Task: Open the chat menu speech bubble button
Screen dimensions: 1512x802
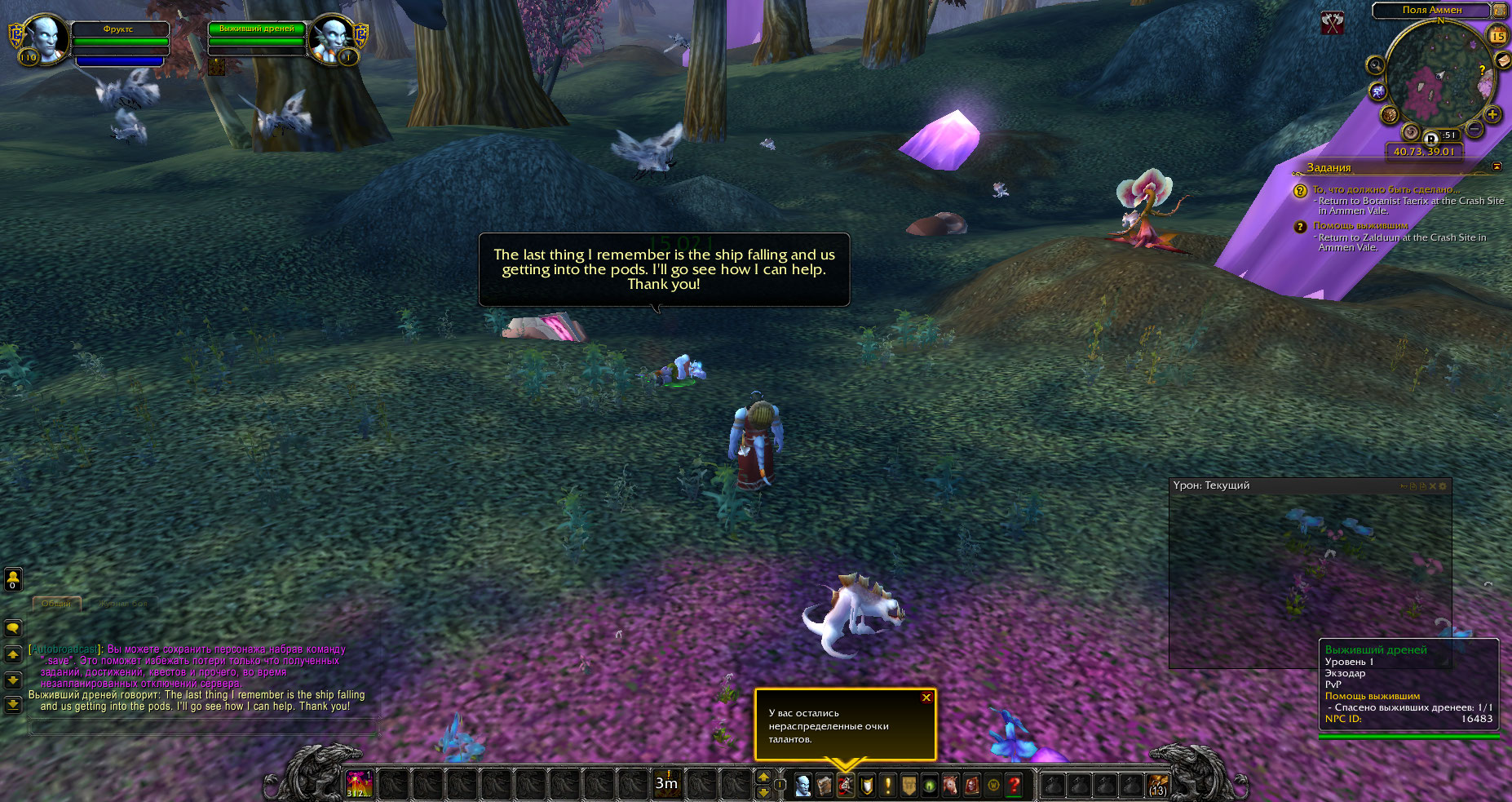Action: tap(13, 628)
